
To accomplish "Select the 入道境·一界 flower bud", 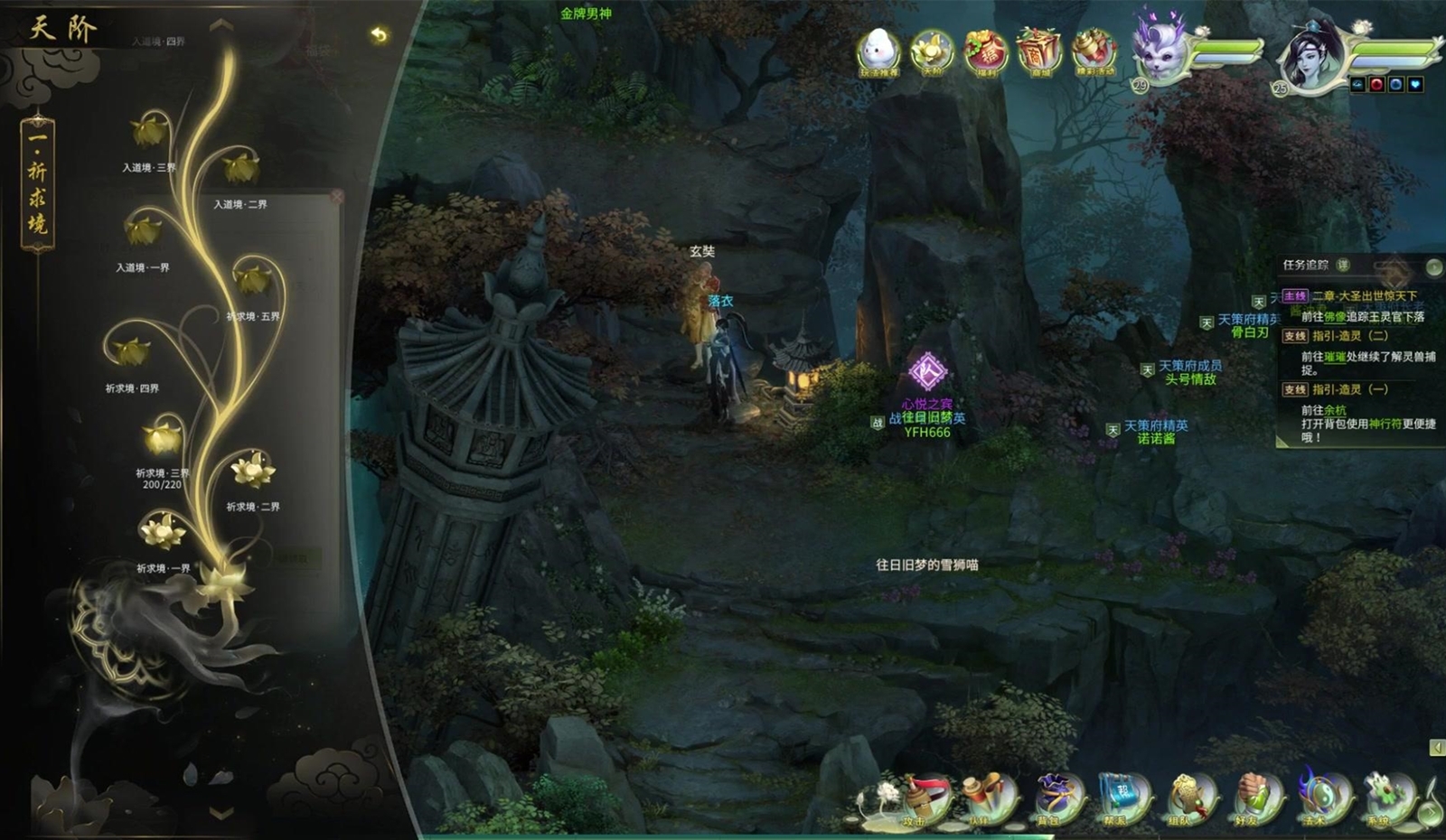I will tap(143, 230).
